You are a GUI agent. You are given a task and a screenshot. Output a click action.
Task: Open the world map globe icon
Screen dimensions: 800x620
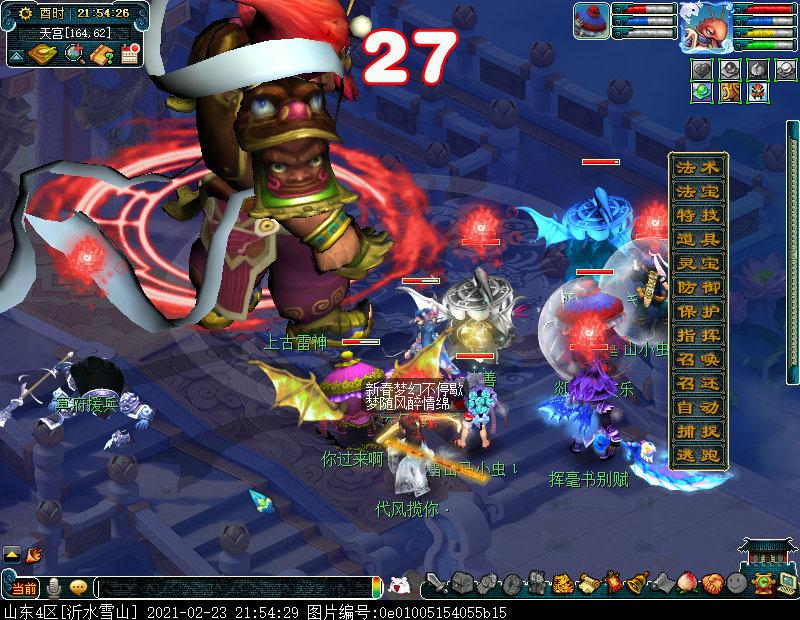coord(73,54)
